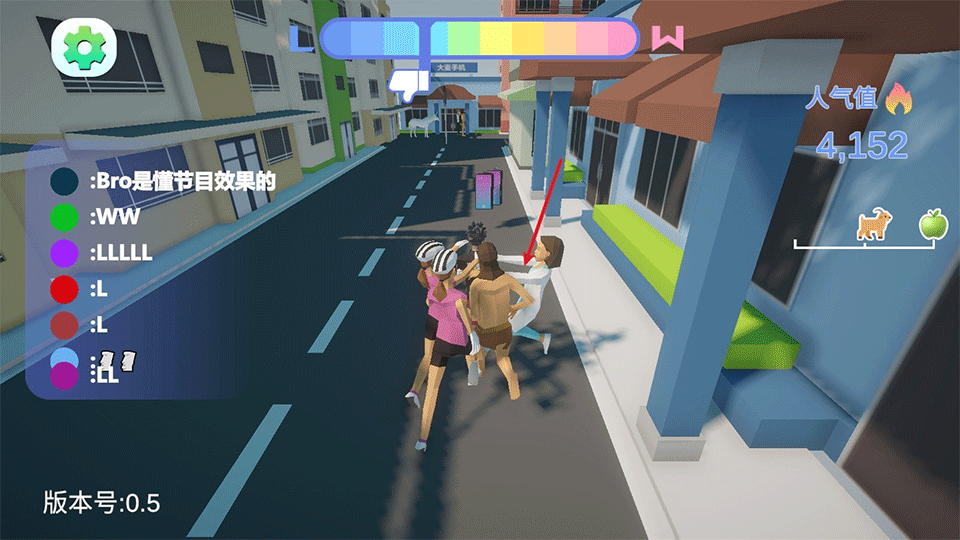Open the green gear settings button
The height and width of the screenshot is (540, 960).
point(85,45)
